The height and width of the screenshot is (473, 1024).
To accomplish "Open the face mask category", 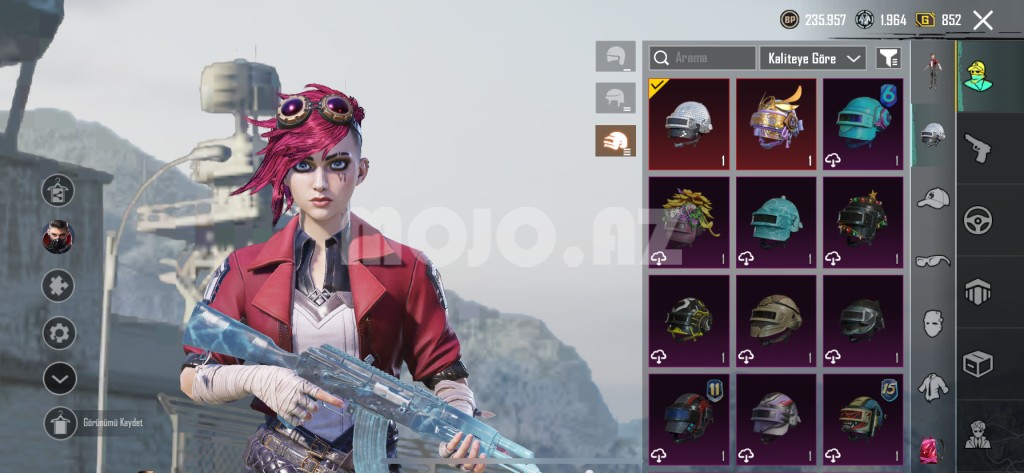I will click(932, 323).
